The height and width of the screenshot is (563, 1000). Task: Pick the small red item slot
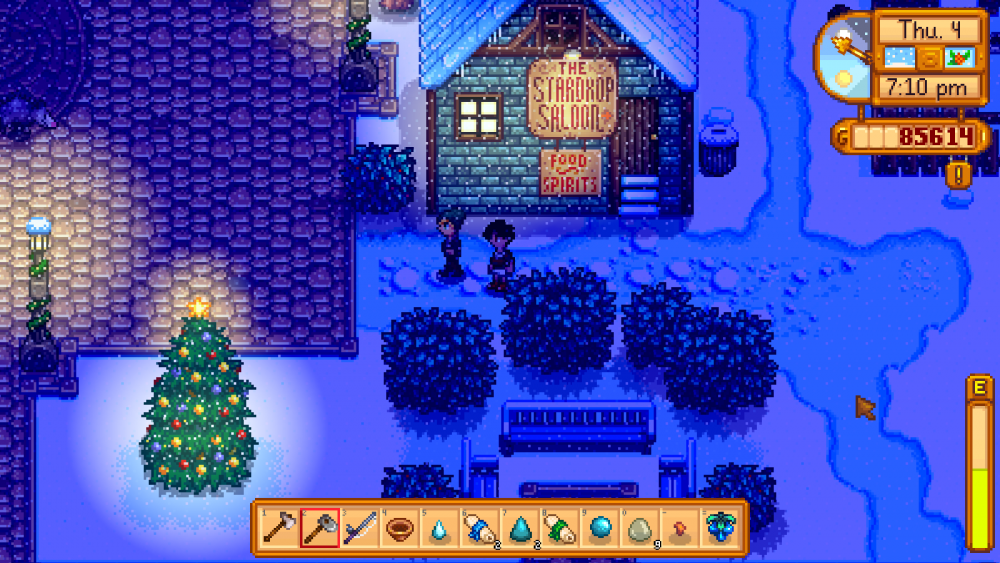coord(679,526)
